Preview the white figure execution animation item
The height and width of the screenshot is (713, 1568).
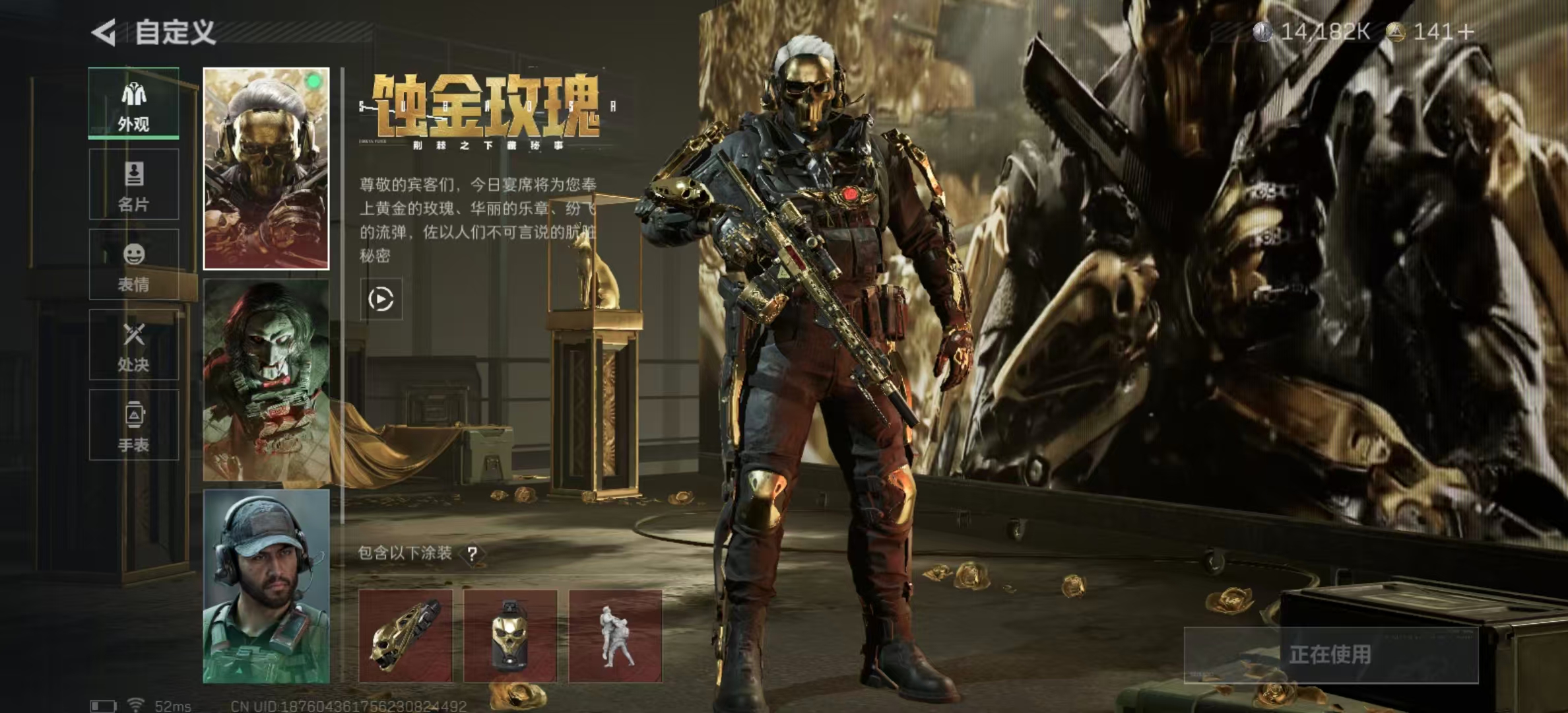615,636
